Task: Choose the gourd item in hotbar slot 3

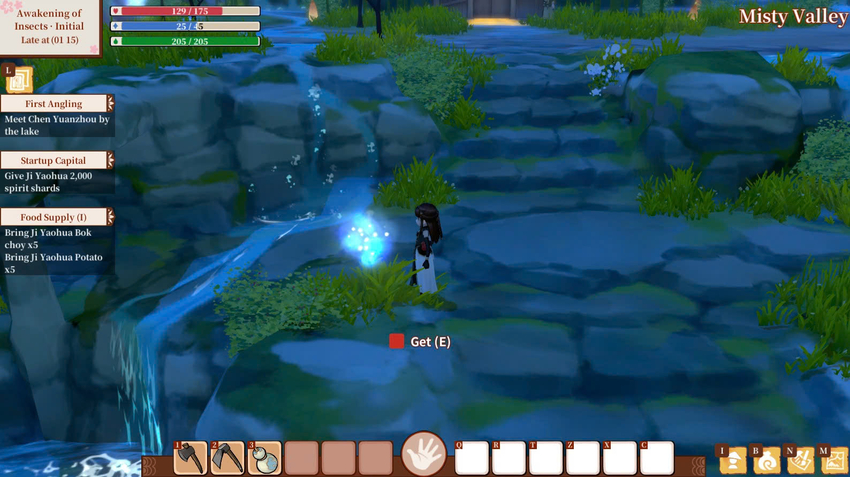Action: [264, 458]
